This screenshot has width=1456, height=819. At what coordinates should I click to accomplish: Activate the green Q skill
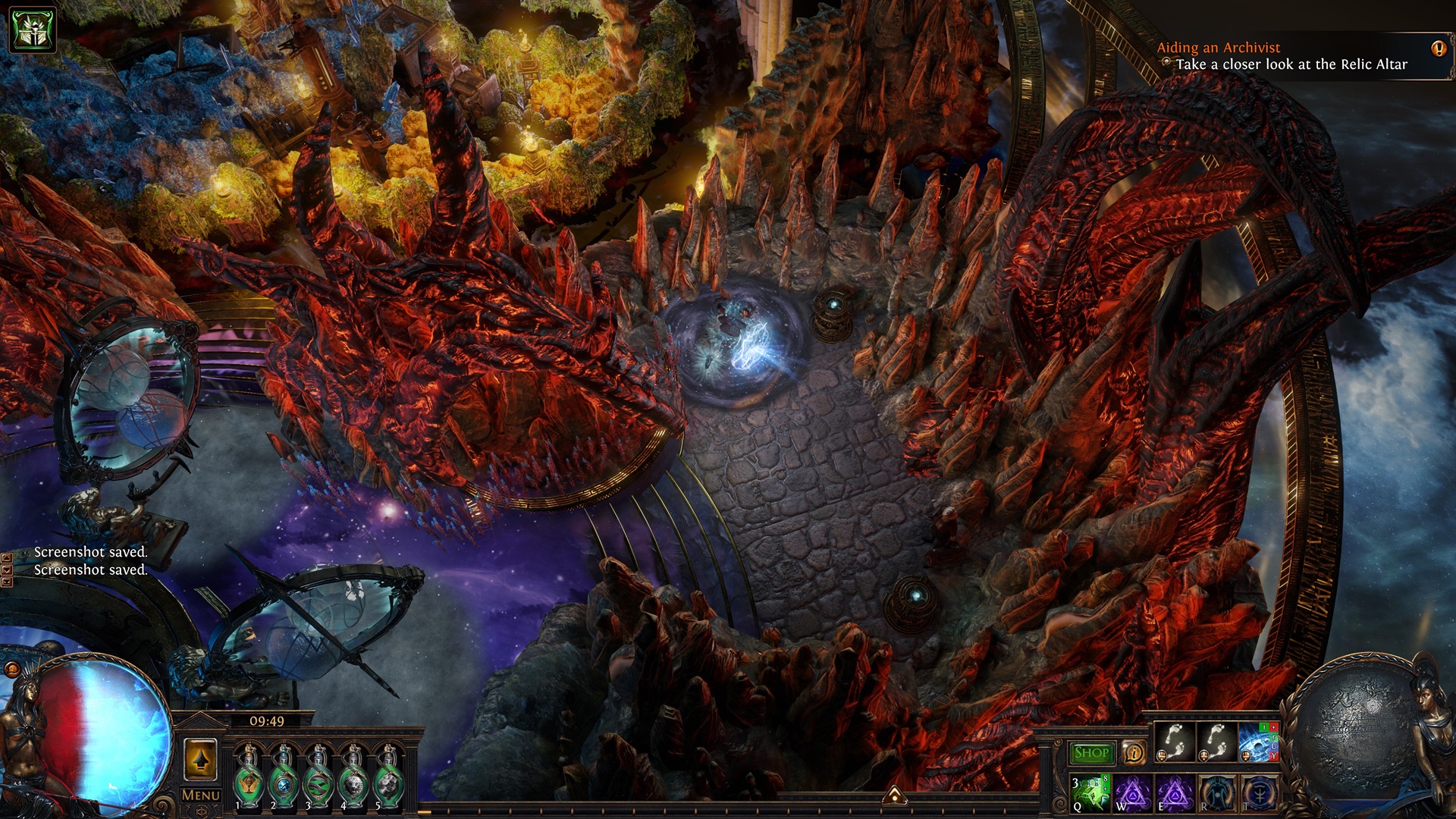1090,792
